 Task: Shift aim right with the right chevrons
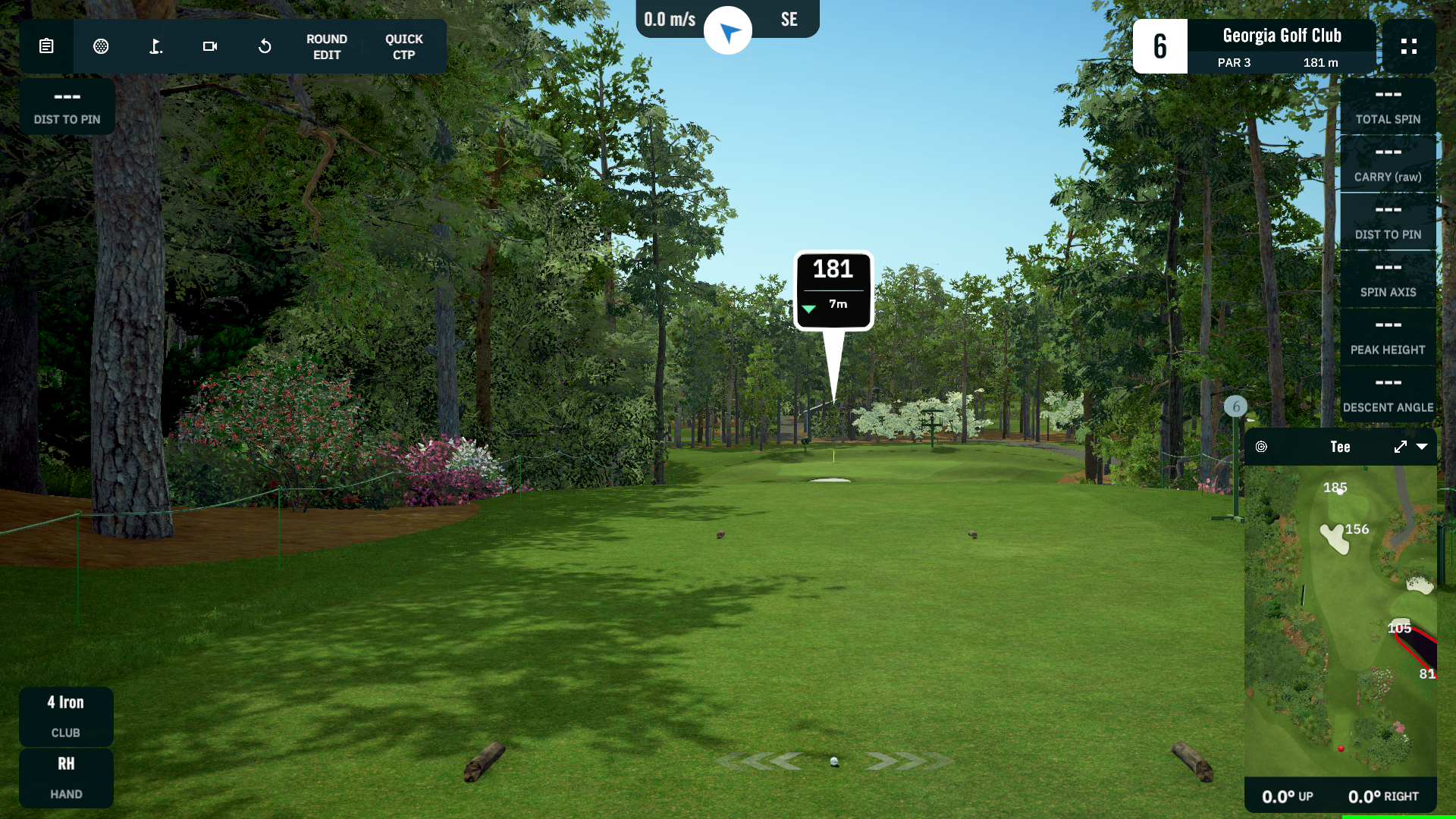pos(905,761)
